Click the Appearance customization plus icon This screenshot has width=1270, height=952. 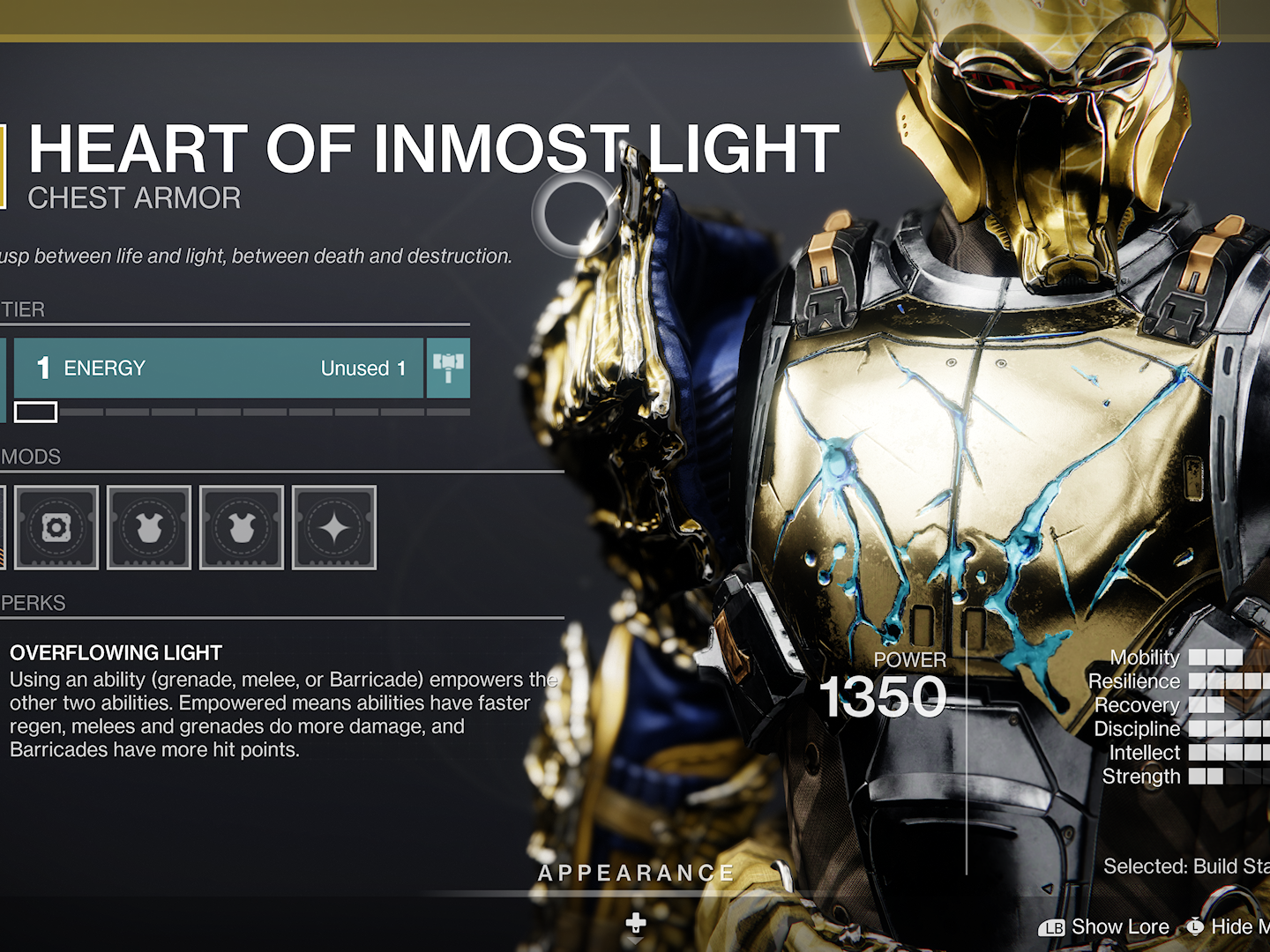[x=635, y=925]
